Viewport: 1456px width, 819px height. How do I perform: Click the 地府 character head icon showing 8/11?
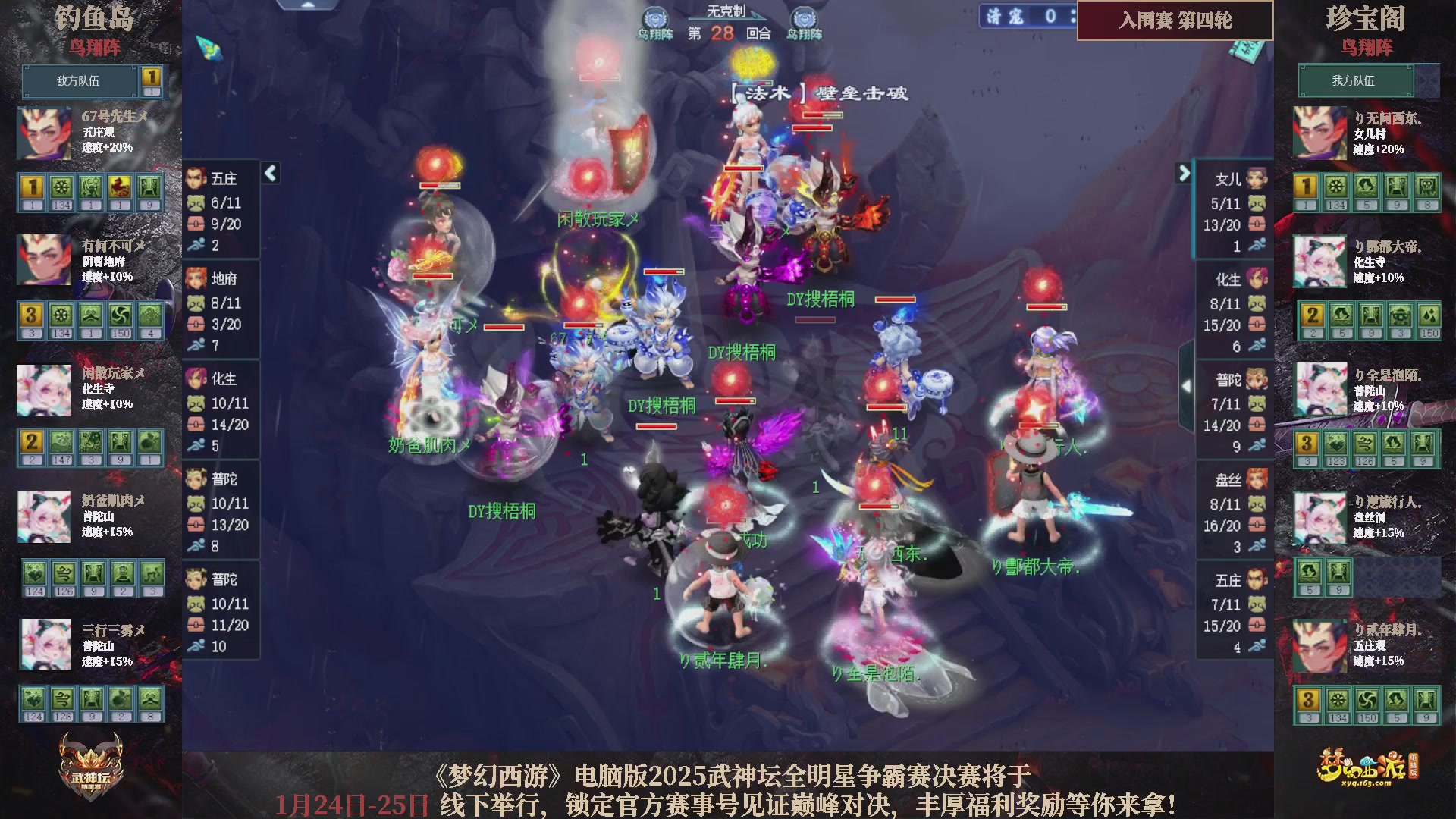[x=198, y=279]
